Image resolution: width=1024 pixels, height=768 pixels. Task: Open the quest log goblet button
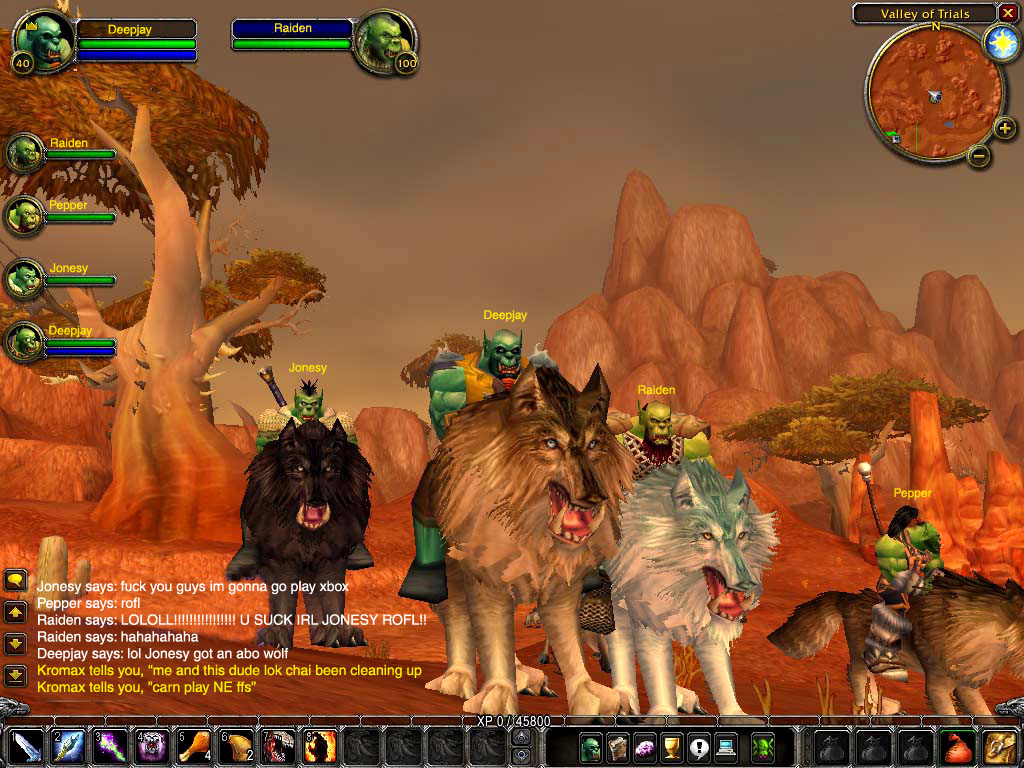[x=672, y=747]
